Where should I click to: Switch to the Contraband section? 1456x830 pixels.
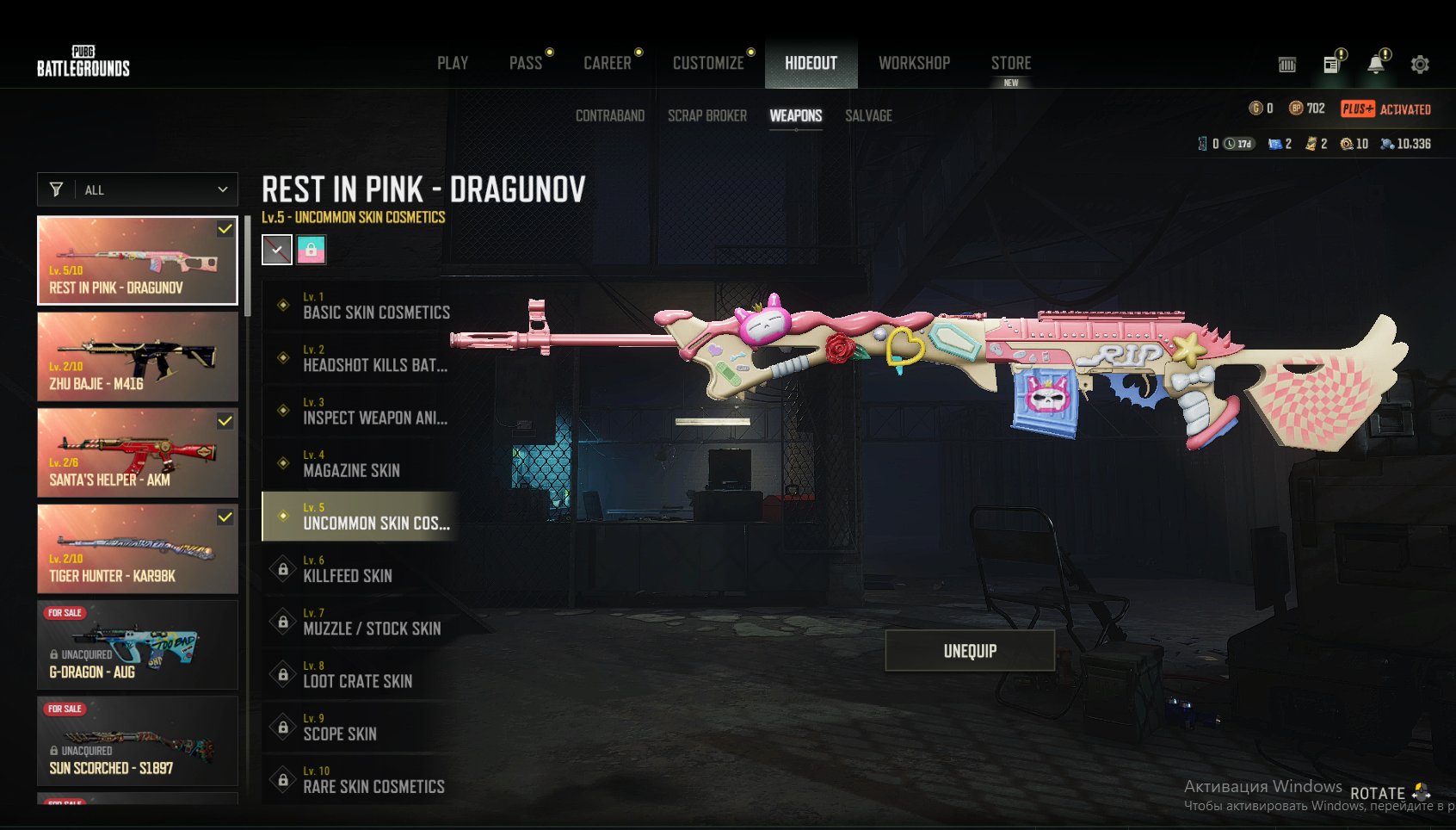coord(610,115)
